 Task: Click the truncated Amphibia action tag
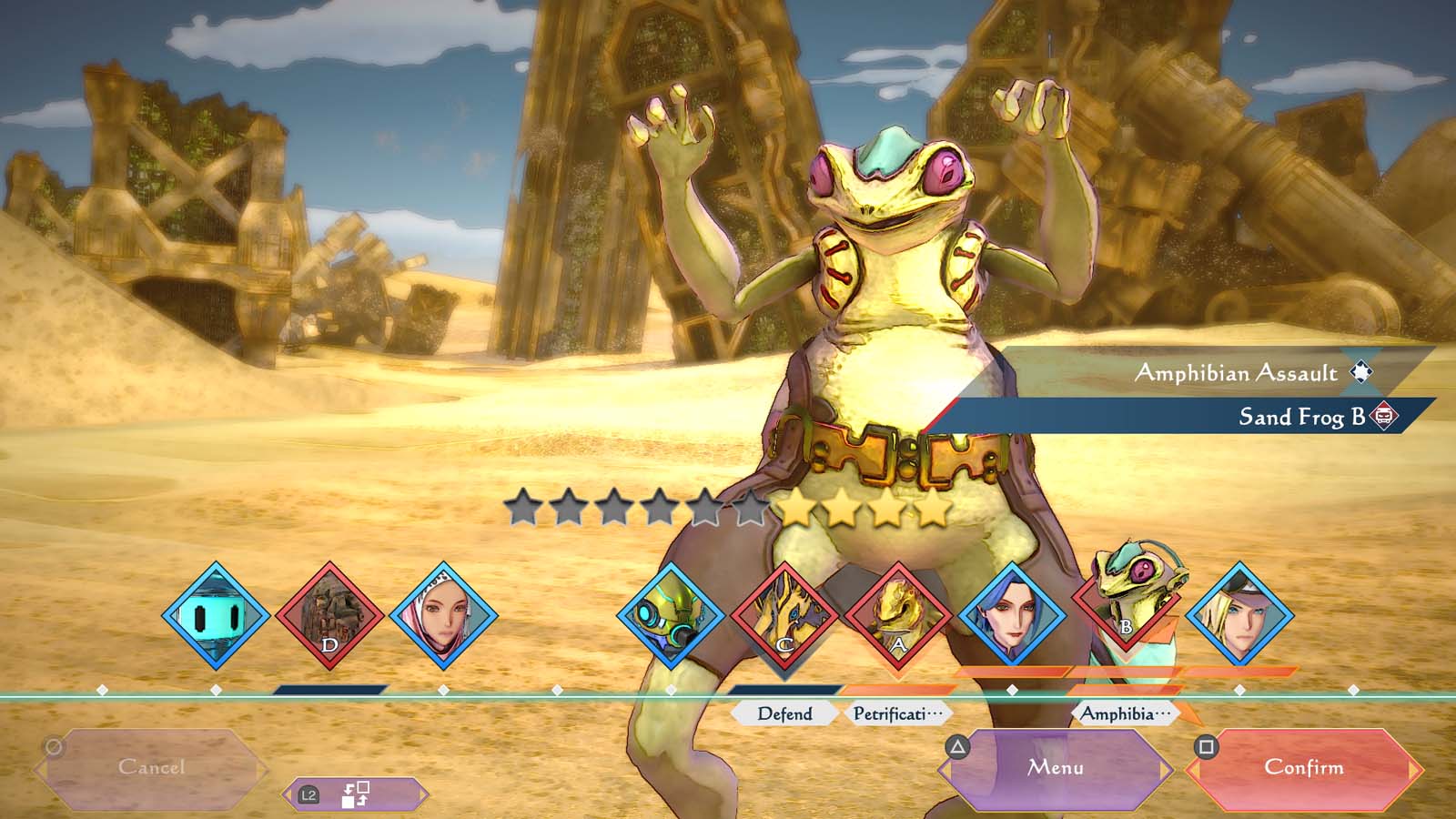pyautogui.click(x=1125, y=713)
